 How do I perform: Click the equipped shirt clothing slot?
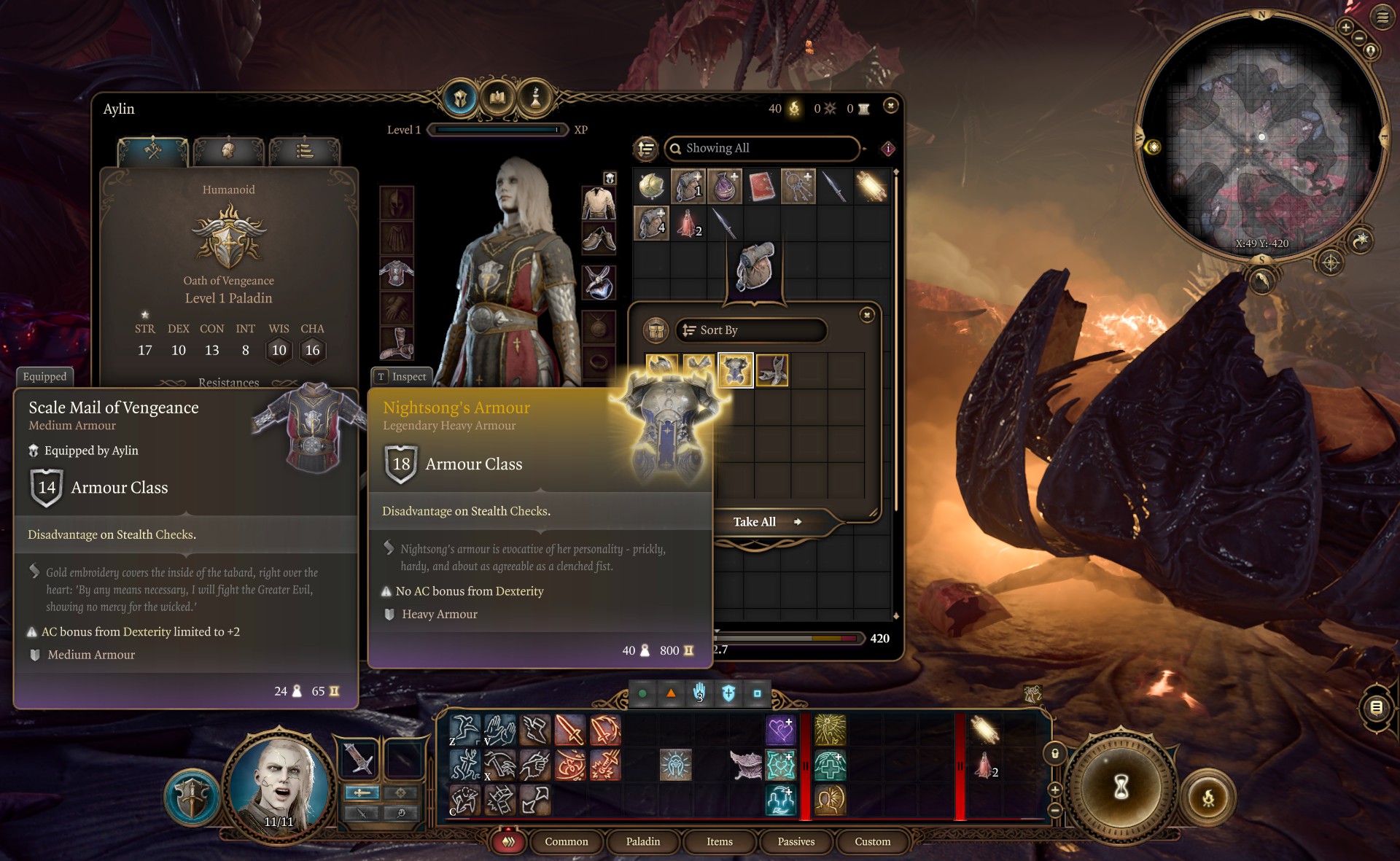(x=598, y=203)
